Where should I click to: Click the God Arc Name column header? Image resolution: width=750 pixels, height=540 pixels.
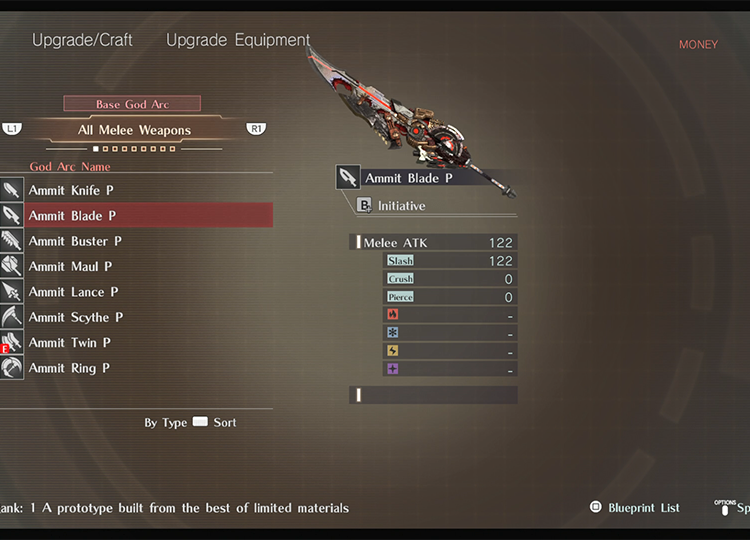tap(70, 167)
